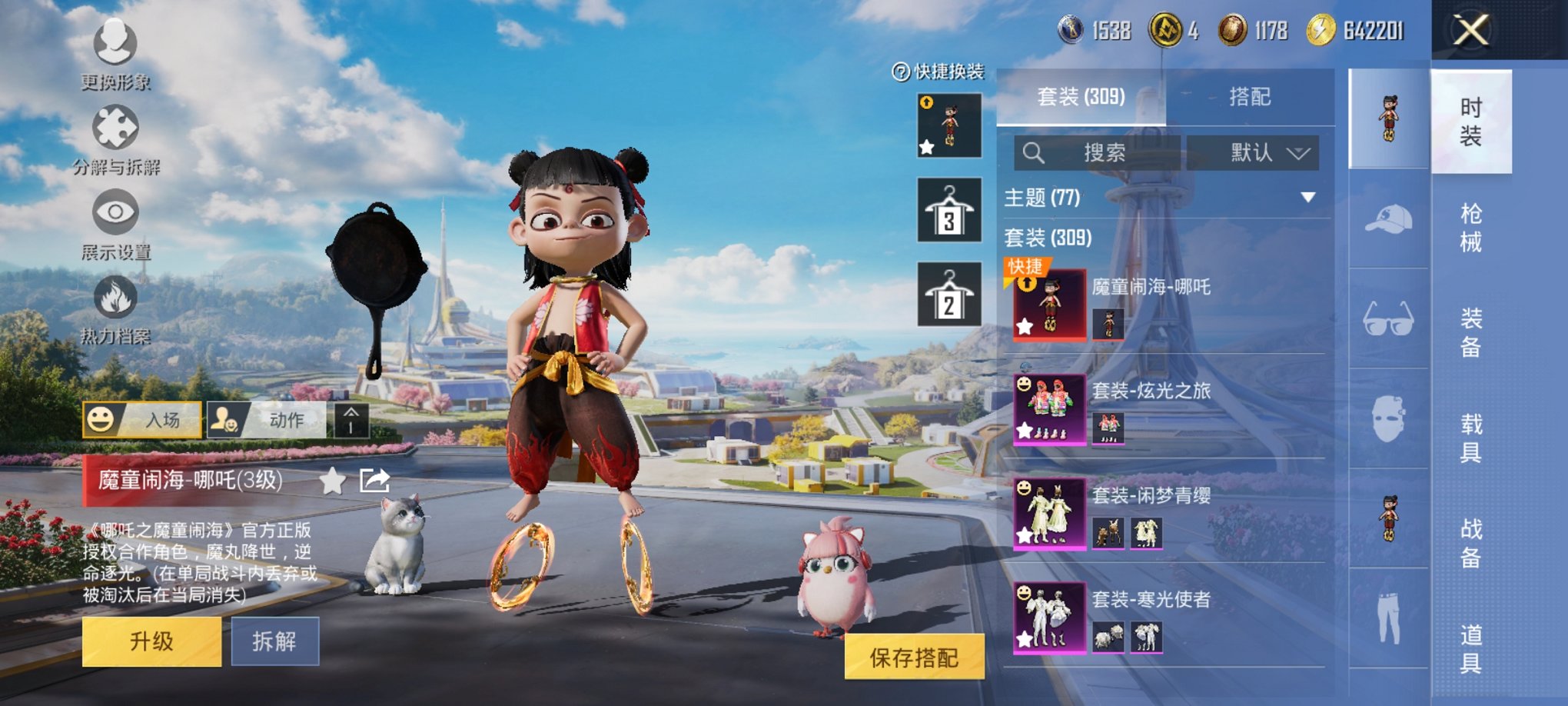Open 更换形象 character change

[115, 52]
